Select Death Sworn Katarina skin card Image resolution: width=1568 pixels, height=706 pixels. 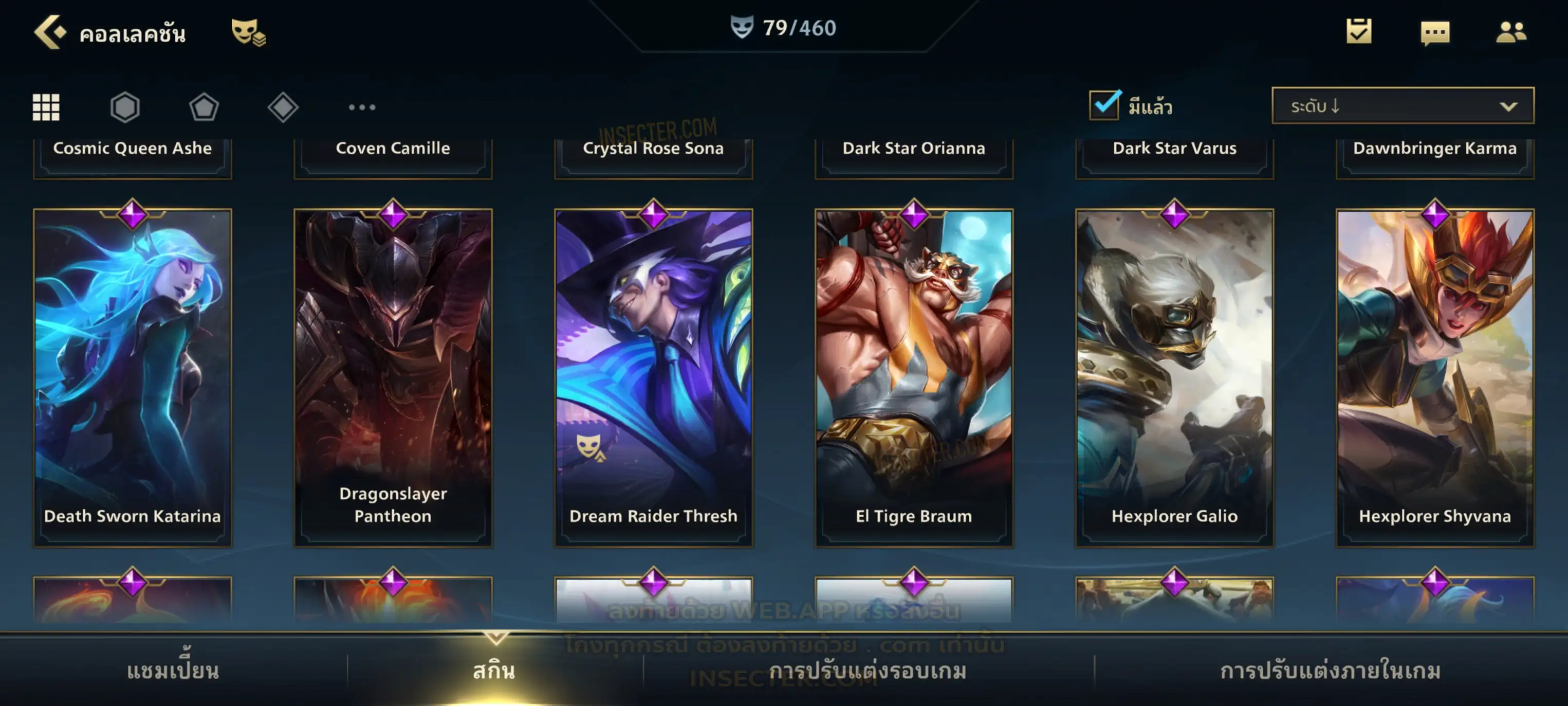point(133,377)
